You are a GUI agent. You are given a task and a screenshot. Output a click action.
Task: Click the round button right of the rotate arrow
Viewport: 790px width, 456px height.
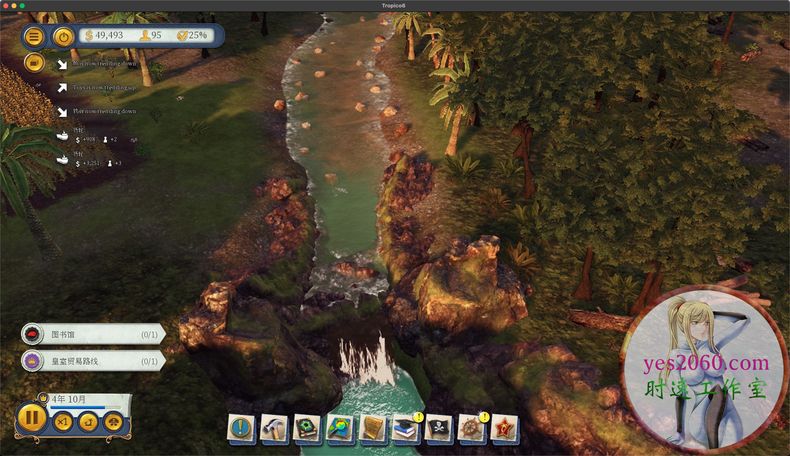point(113,421)
